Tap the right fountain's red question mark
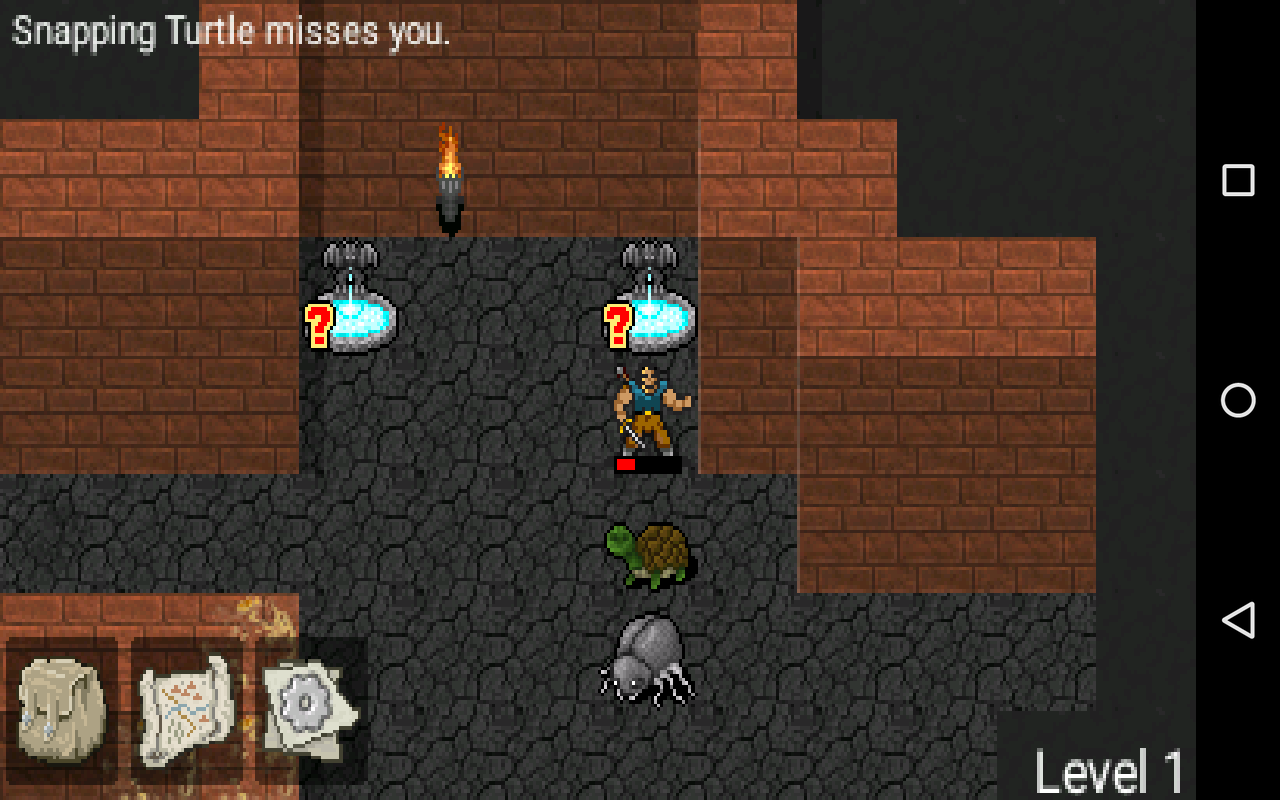This screenshot has height=800, width=1280. pyautogui.click(x=619, y=326)
